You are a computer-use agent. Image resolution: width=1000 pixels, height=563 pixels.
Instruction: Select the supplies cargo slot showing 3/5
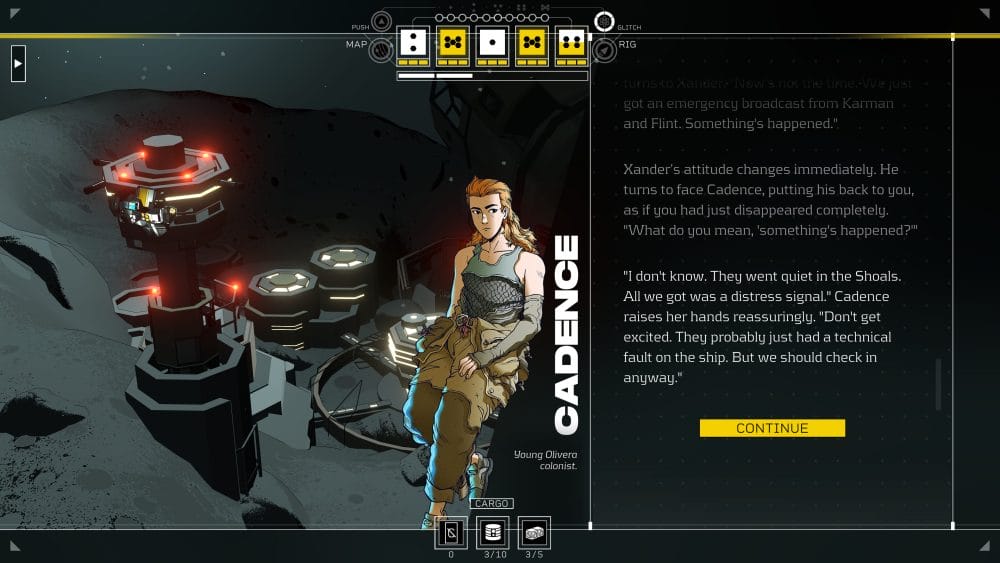[534, 532]
